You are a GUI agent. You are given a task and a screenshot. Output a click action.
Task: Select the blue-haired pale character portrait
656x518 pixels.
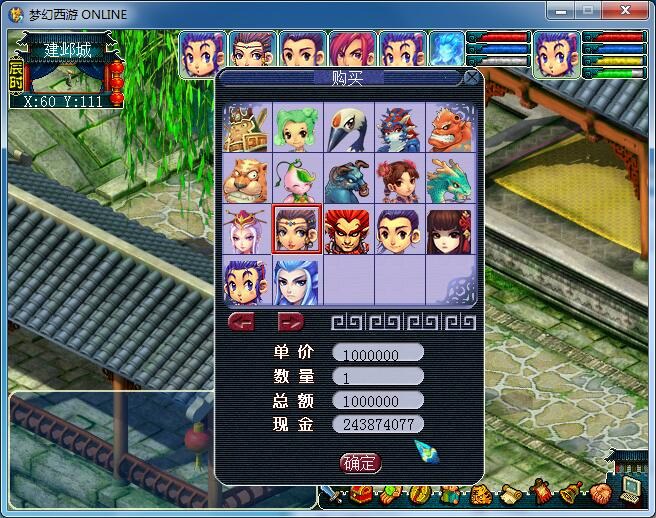pos(297,281)
